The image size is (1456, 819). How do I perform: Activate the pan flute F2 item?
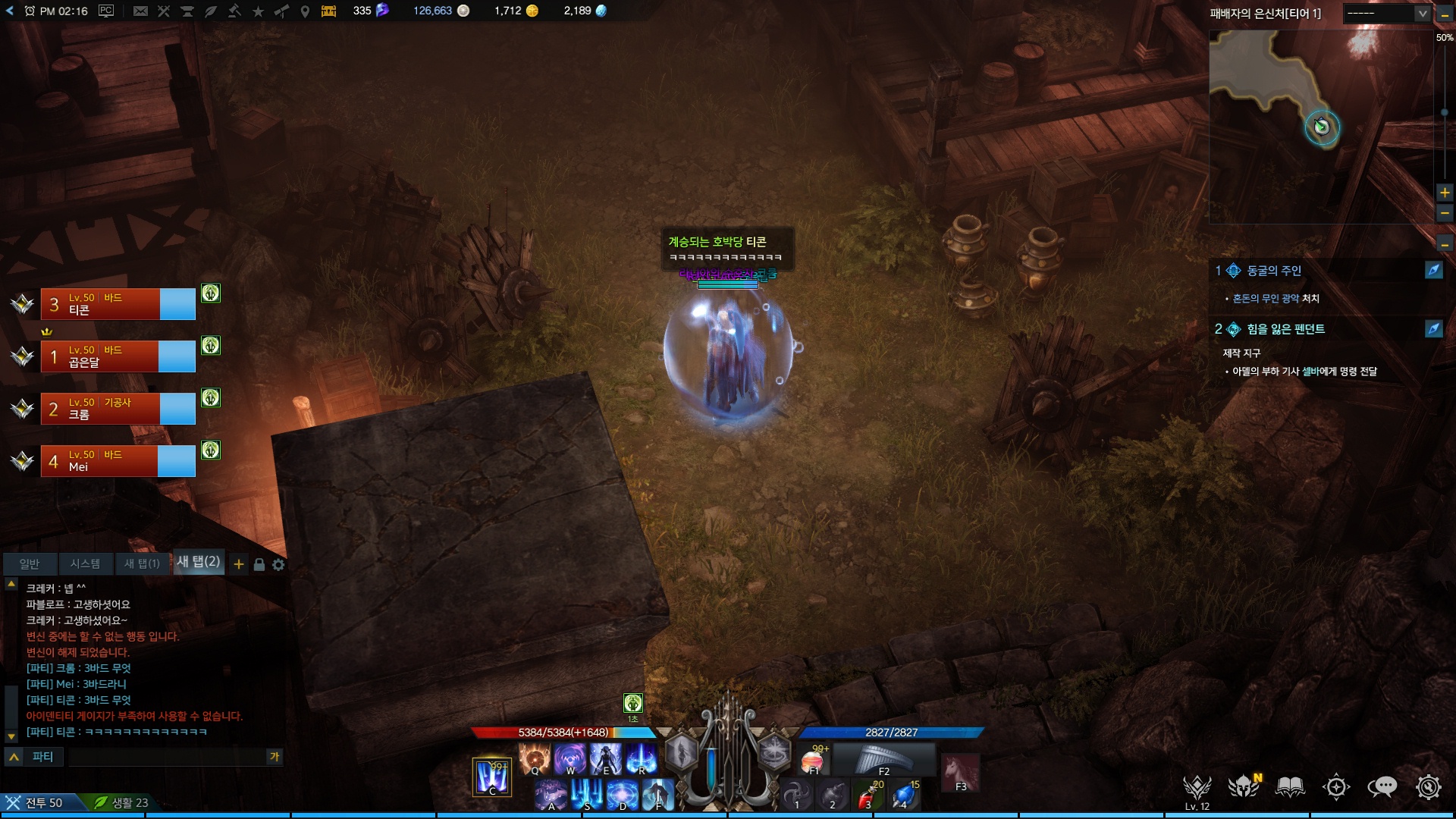click(x=883, y=759)
